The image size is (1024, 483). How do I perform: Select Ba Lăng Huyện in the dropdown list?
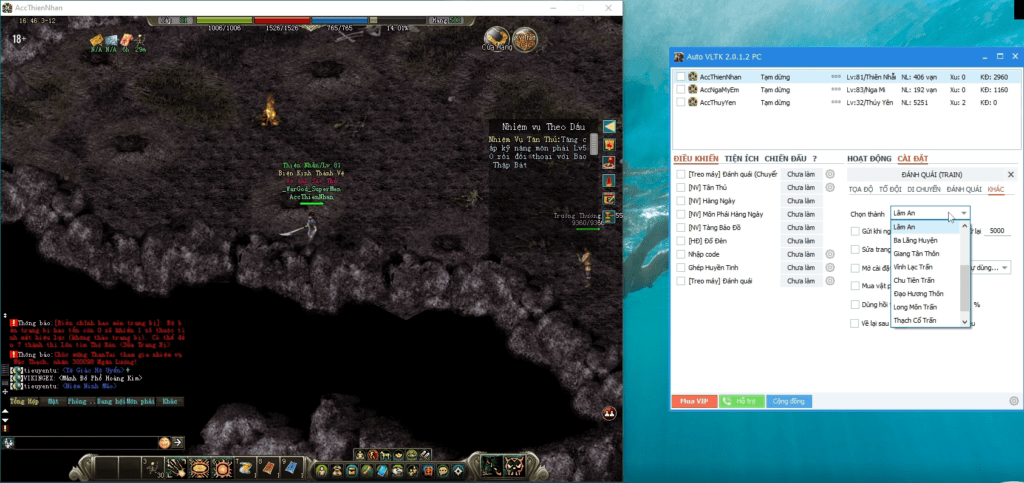pos(915,240)
